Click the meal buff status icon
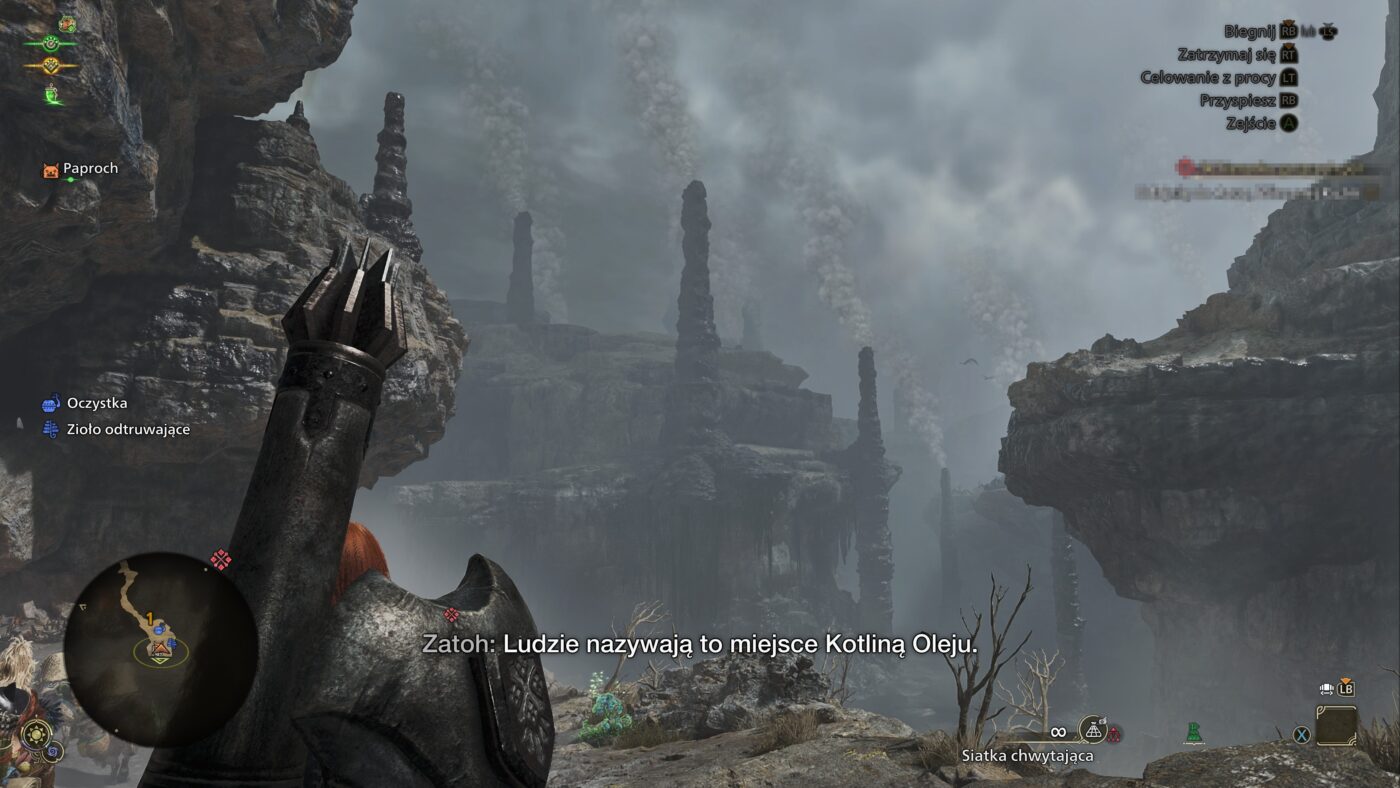 click(67, 23)
